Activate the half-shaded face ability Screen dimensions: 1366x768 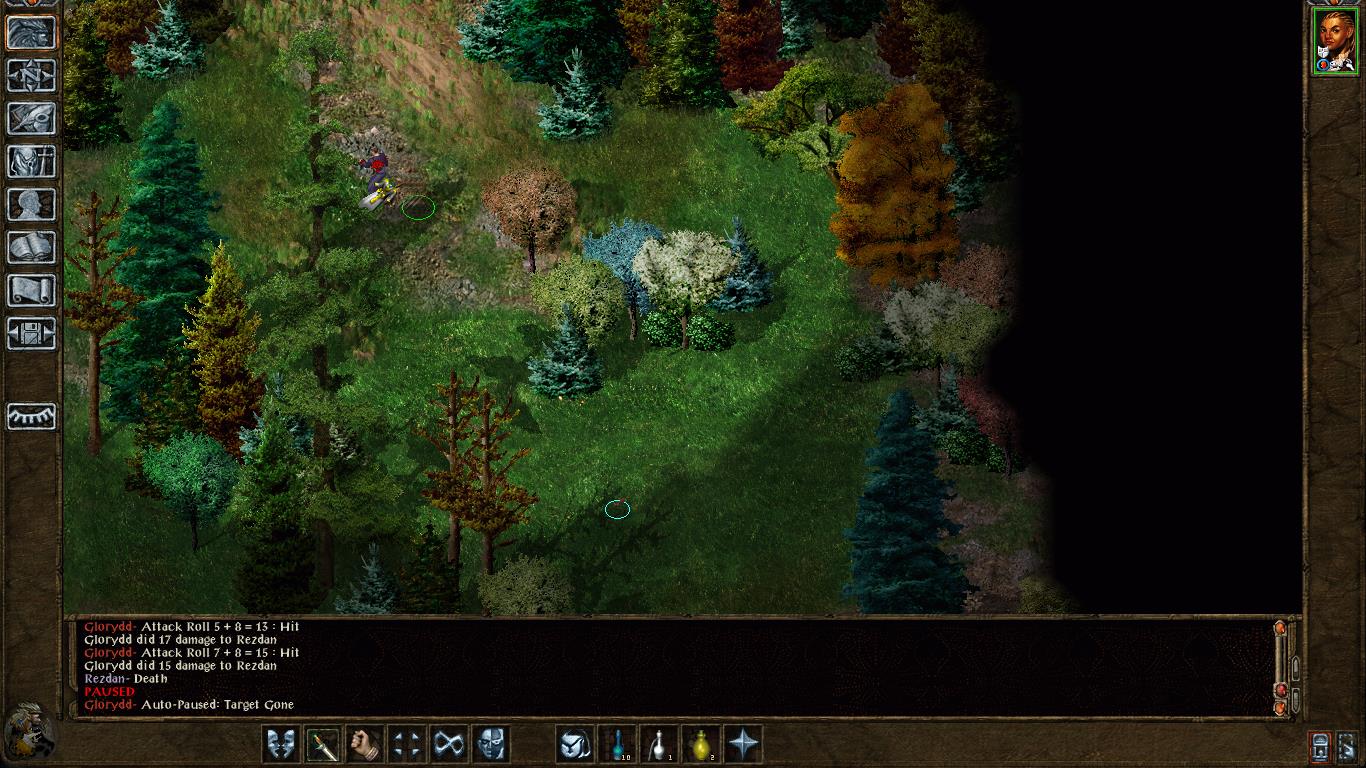click(x=490, y=744)
